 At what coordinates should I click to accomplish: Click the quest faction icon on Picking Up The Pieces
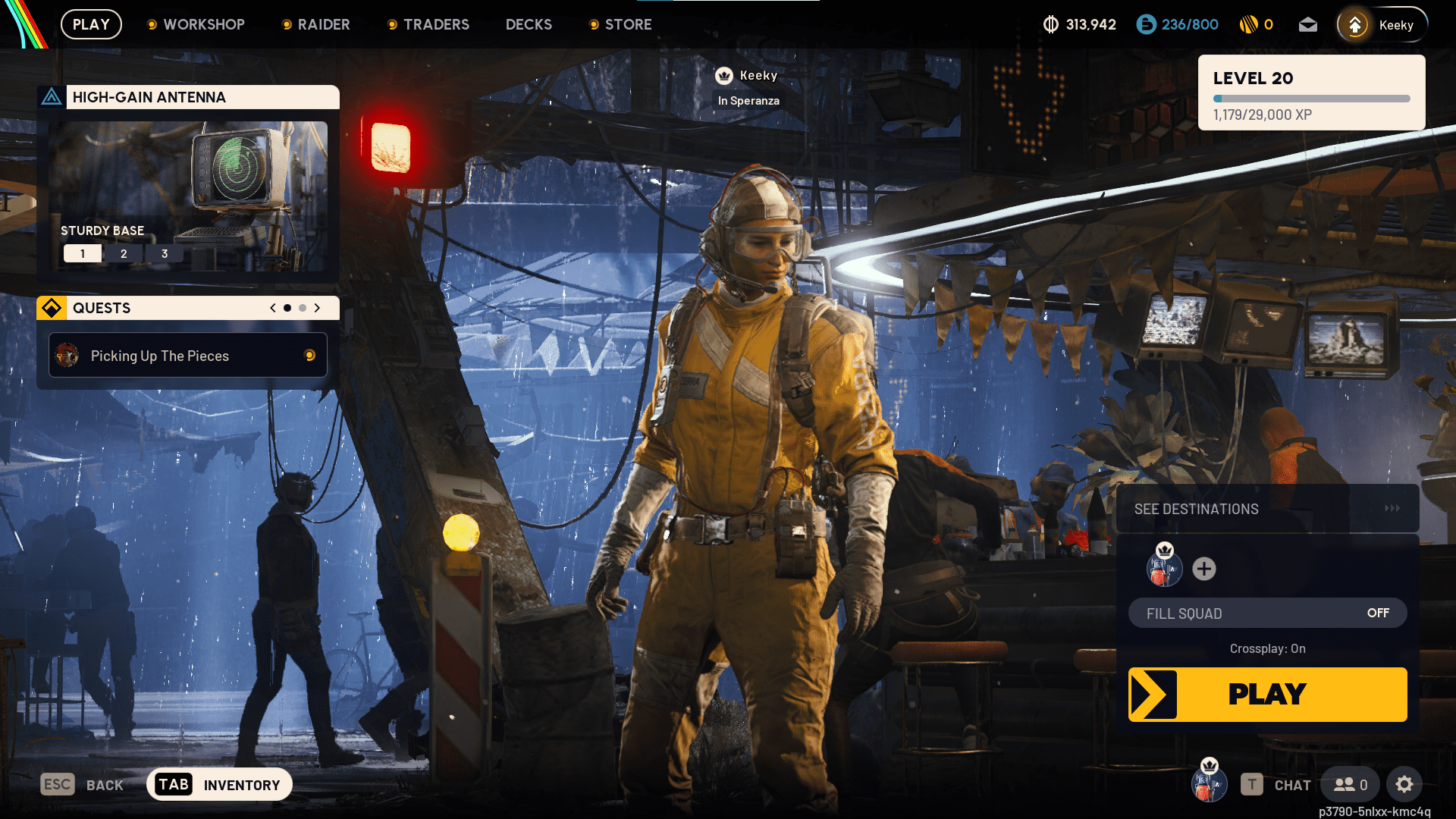(x=68, y=355)
